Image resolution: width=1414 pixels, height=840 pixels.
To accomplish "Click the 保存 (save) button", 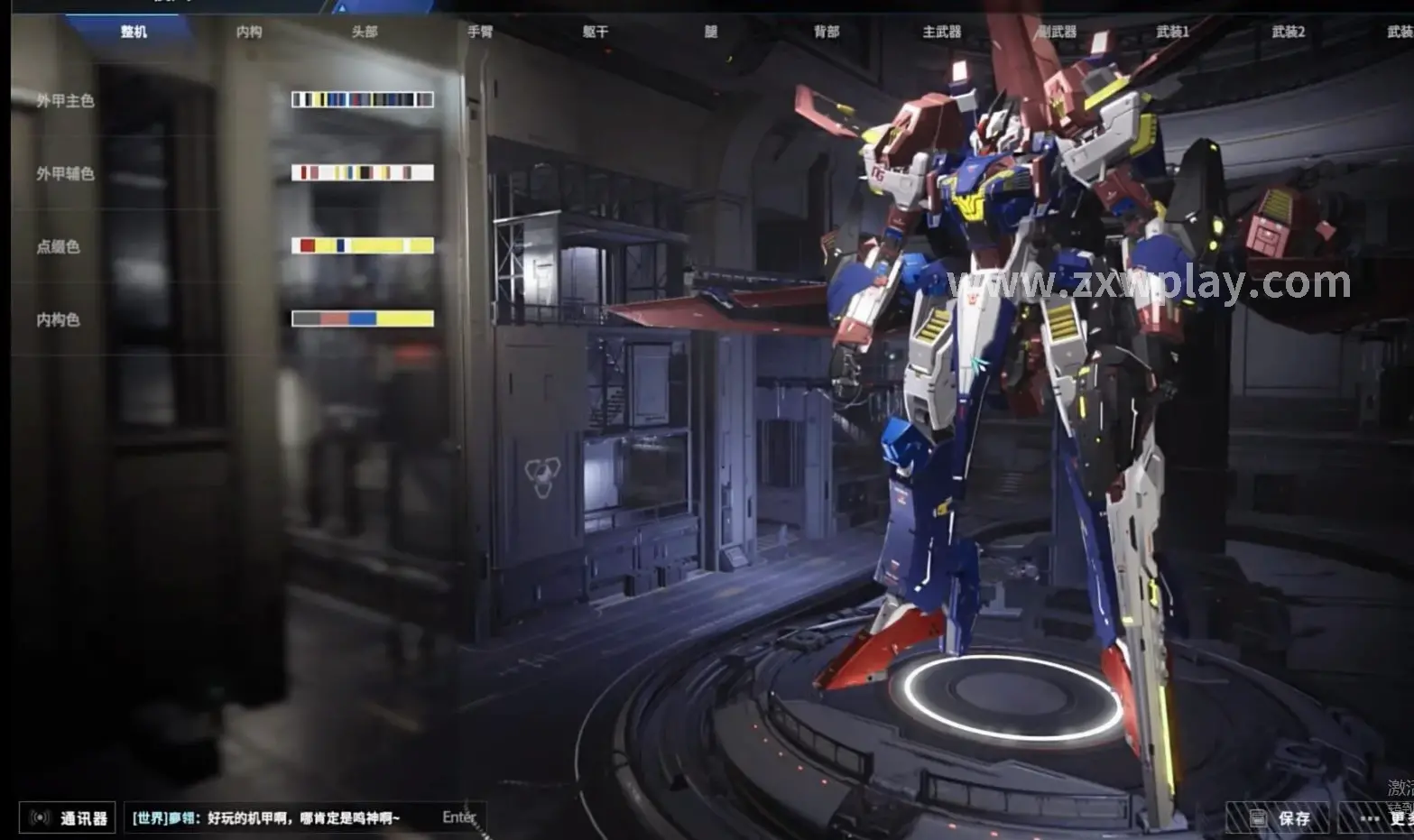I will 1279,818.
